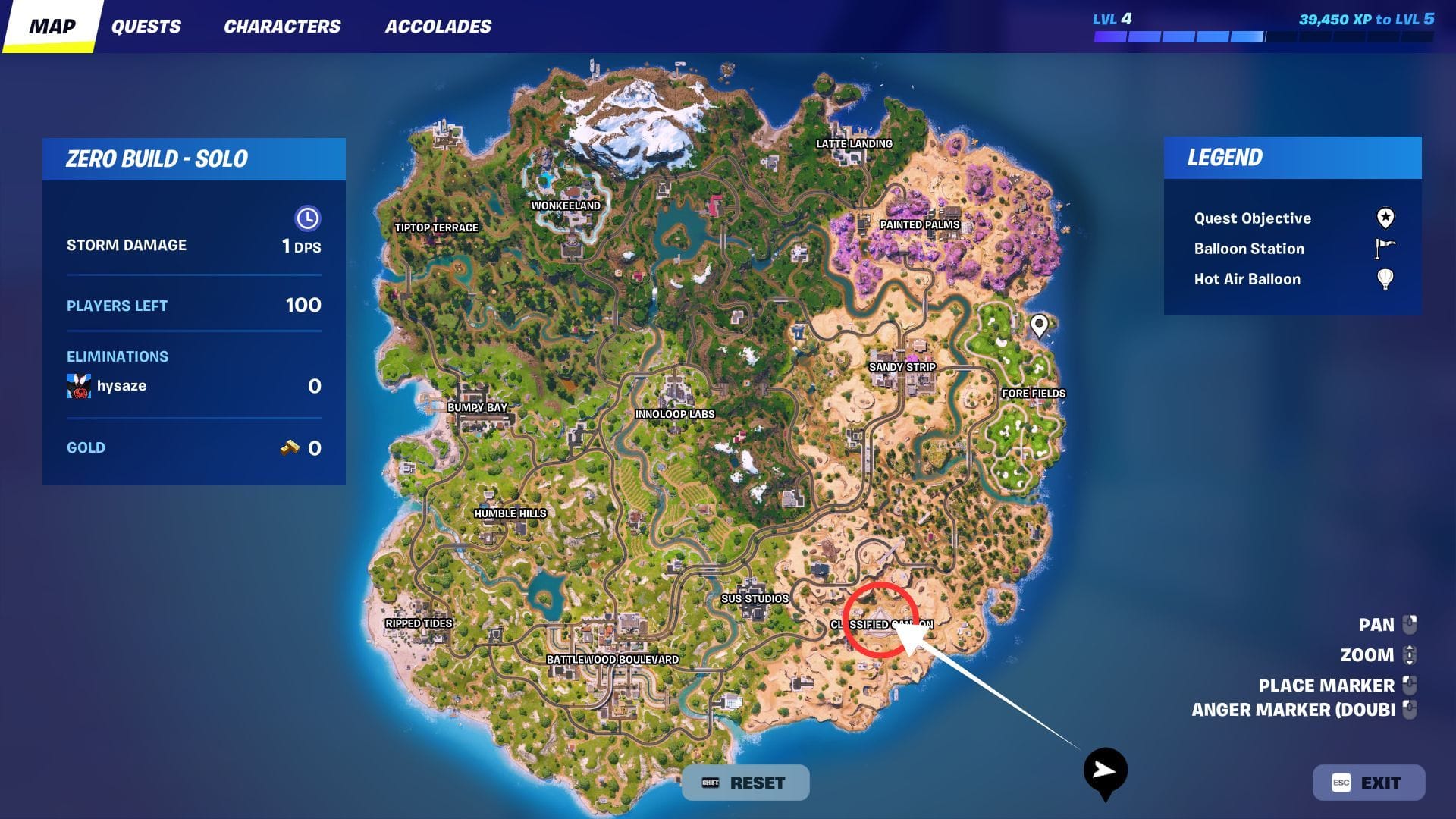Click the EXIT button
This screenshot has height=819, width=1456.
pos(1370,782)
